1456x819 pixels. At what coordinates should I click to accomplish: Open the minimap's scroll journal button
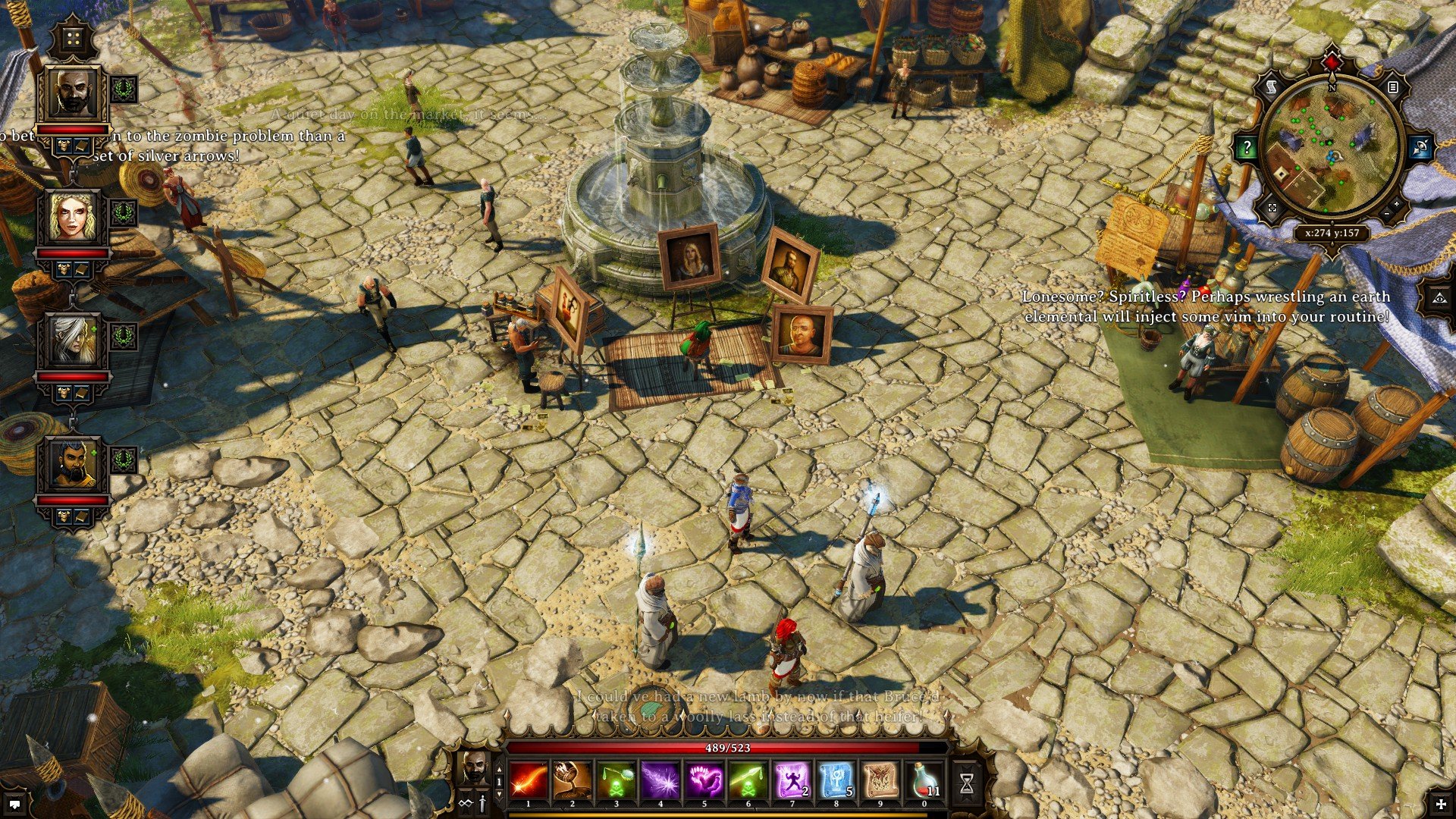click(x=1272, y=88)
